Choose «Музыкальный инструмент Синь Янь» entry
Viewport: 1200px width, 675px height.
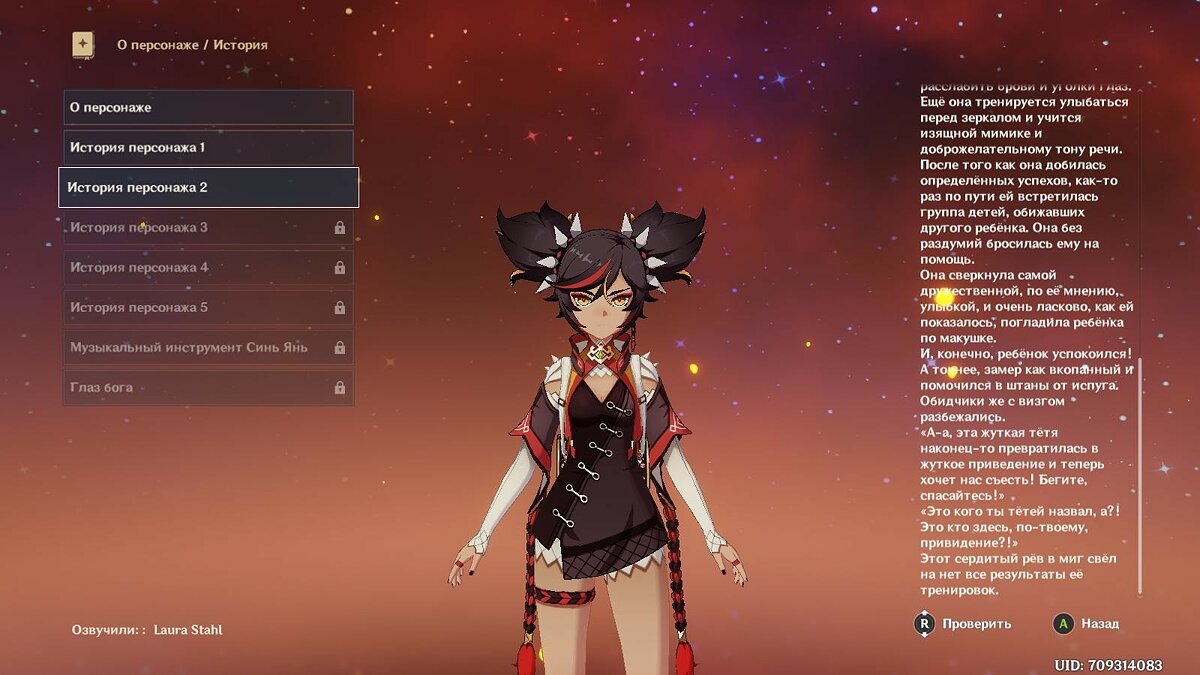208,347
